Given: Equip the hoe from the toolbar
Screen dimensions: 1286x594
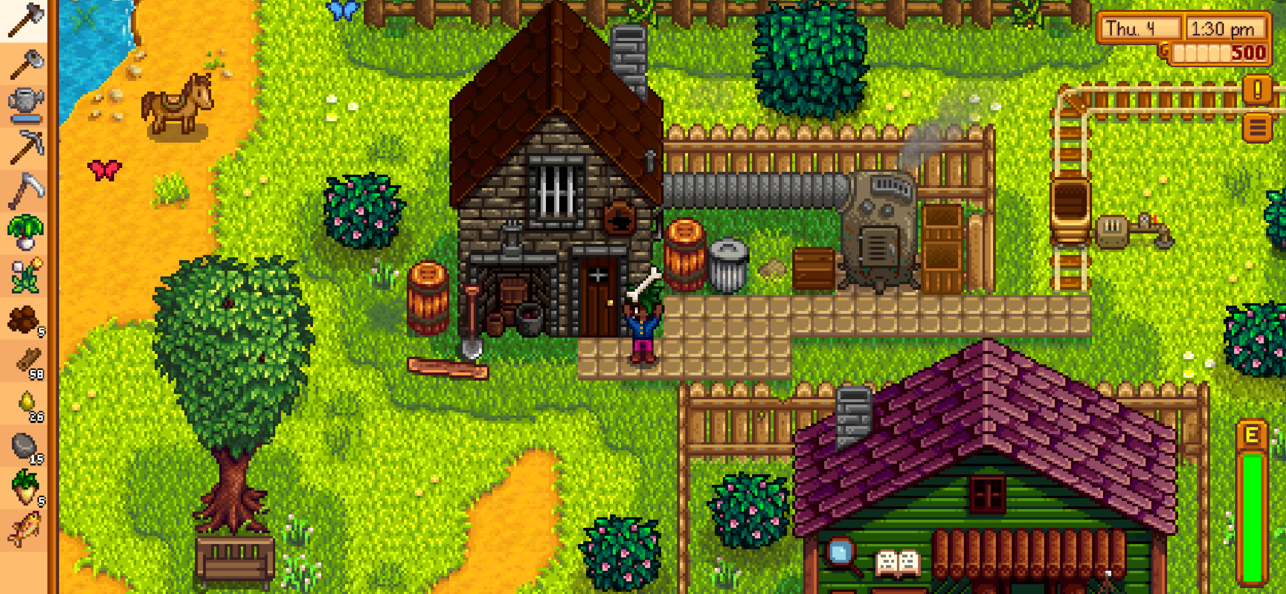Looking at the screenshot, I should 24,62.
